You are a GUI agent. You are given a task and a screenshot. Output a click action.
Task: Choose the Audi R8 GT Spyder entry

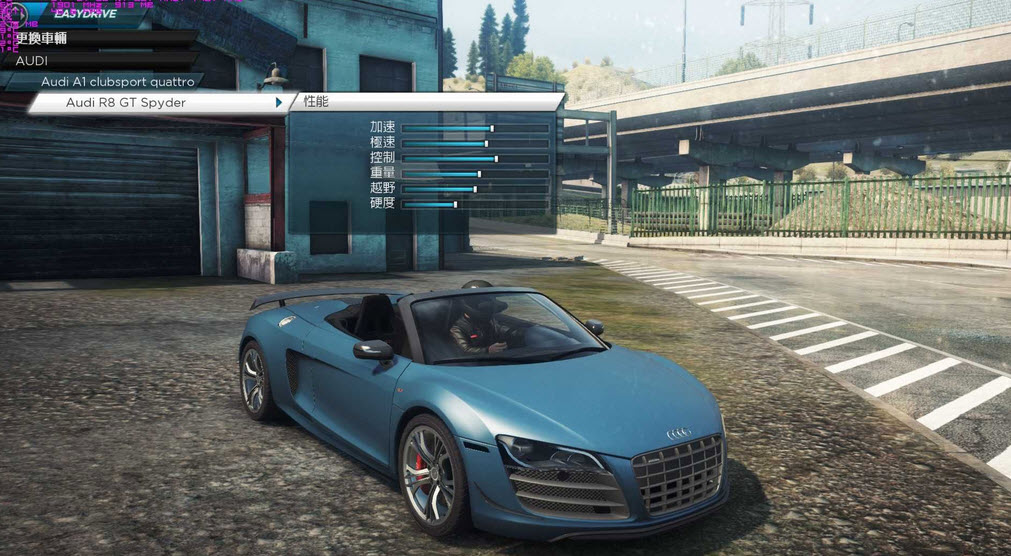tap(126, 102)
